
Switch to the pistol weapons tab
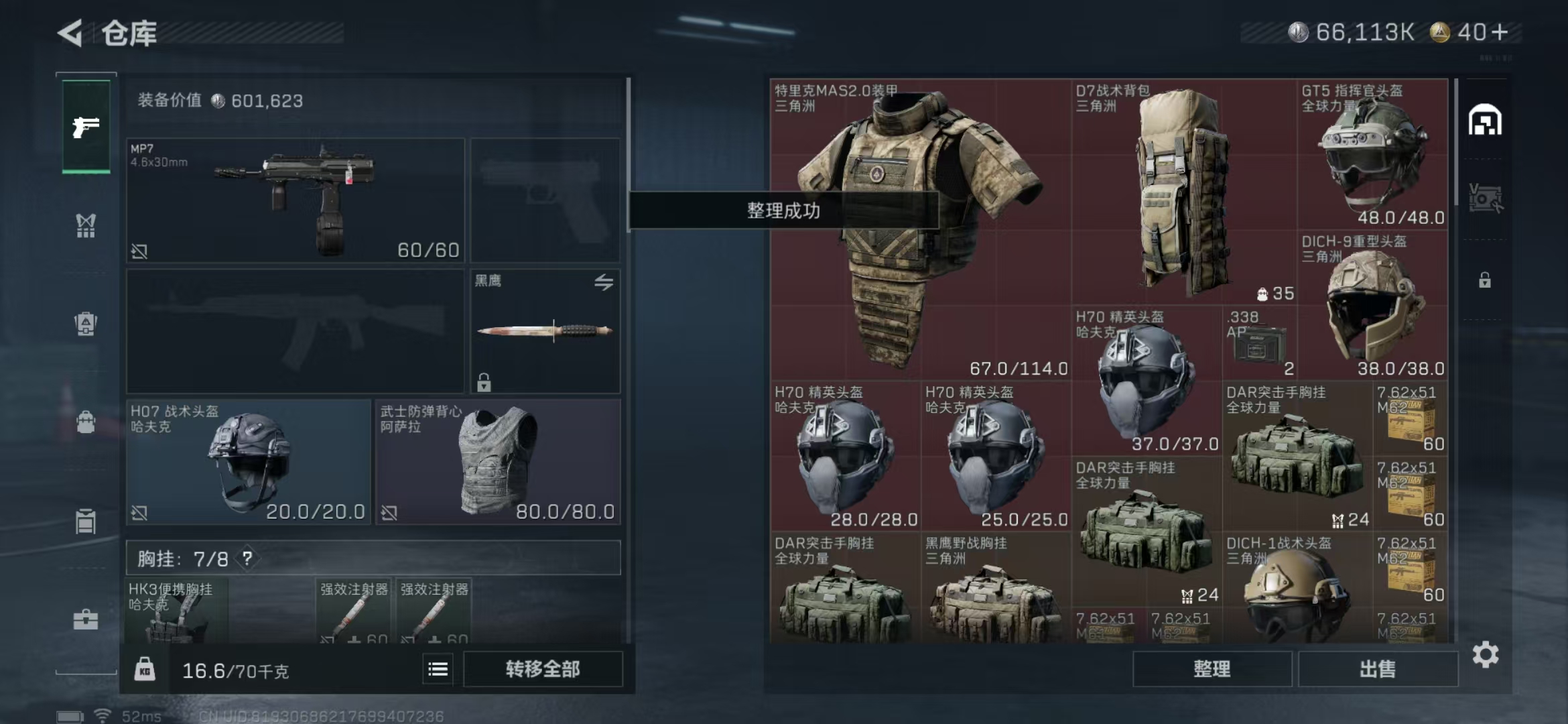tap(86, 126)
